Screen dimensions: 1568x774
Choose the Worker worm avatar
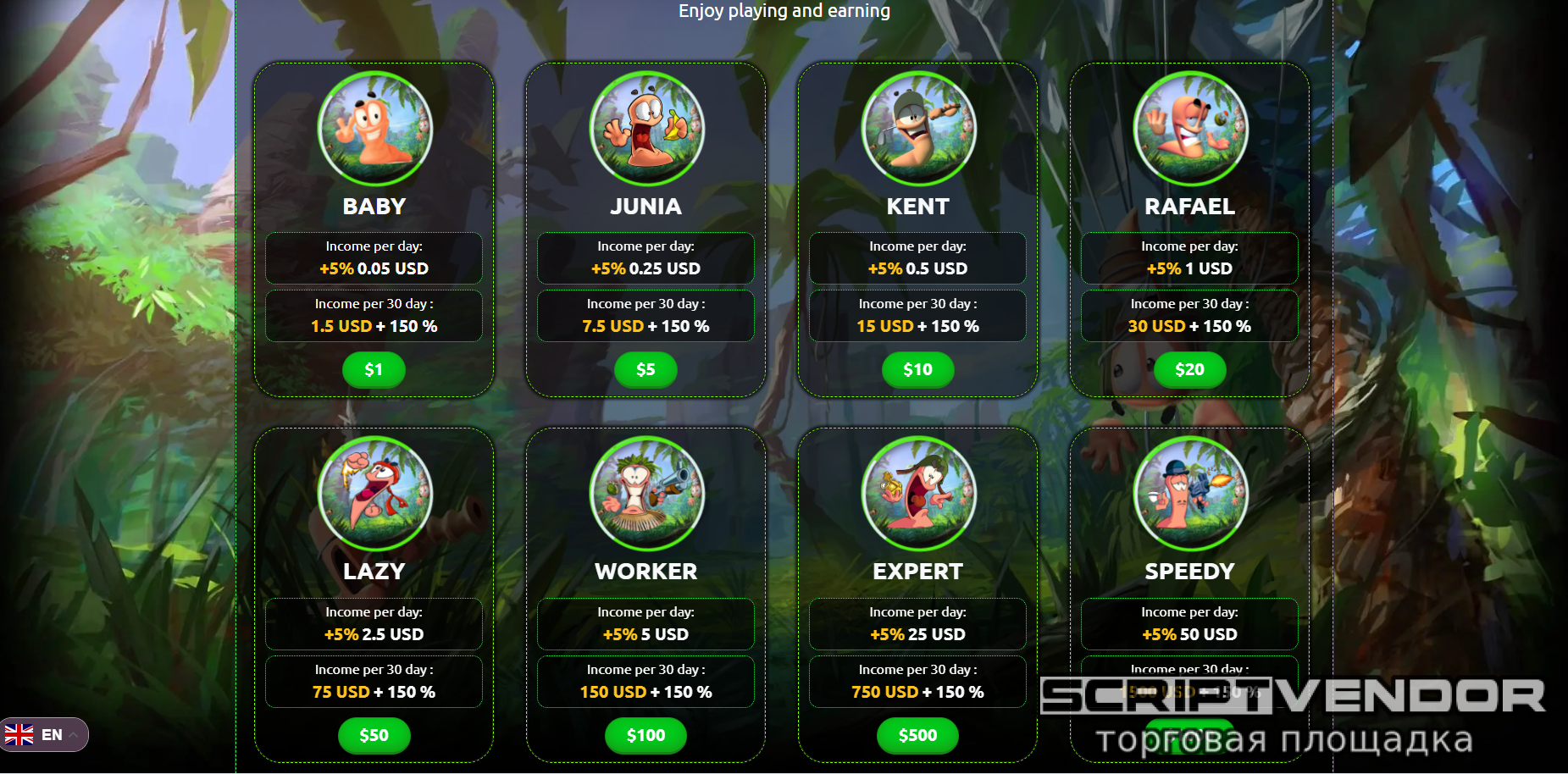click(x=646, y=494)
